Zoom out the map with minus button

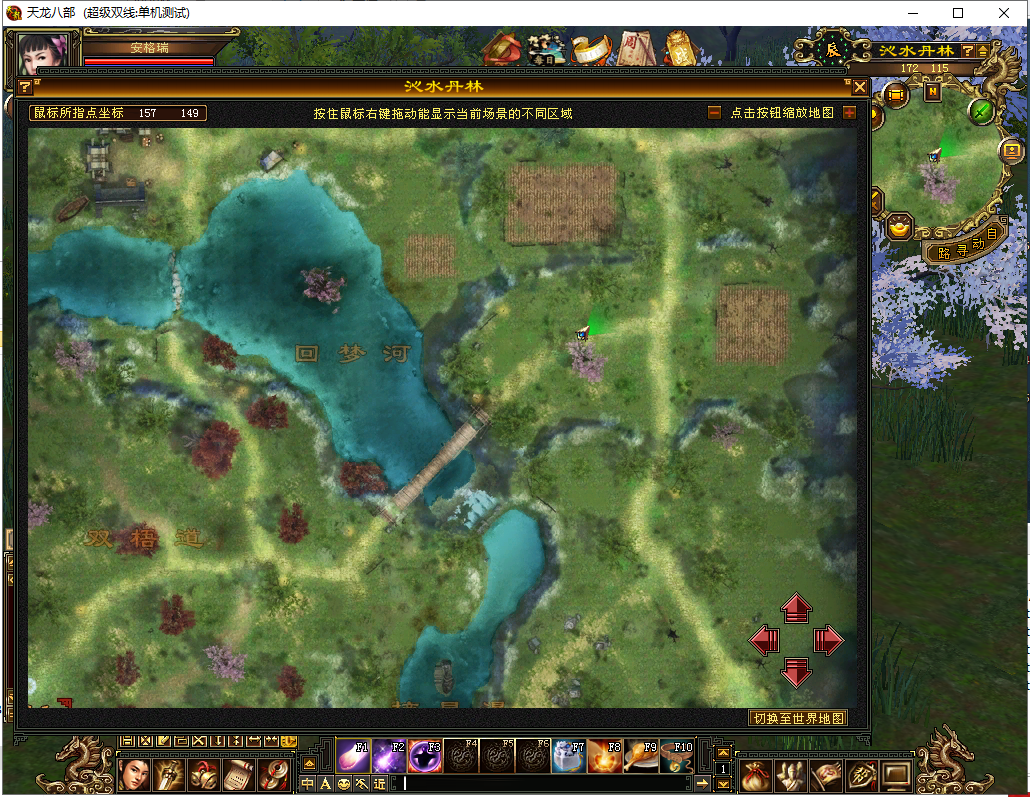click(714, 113)
